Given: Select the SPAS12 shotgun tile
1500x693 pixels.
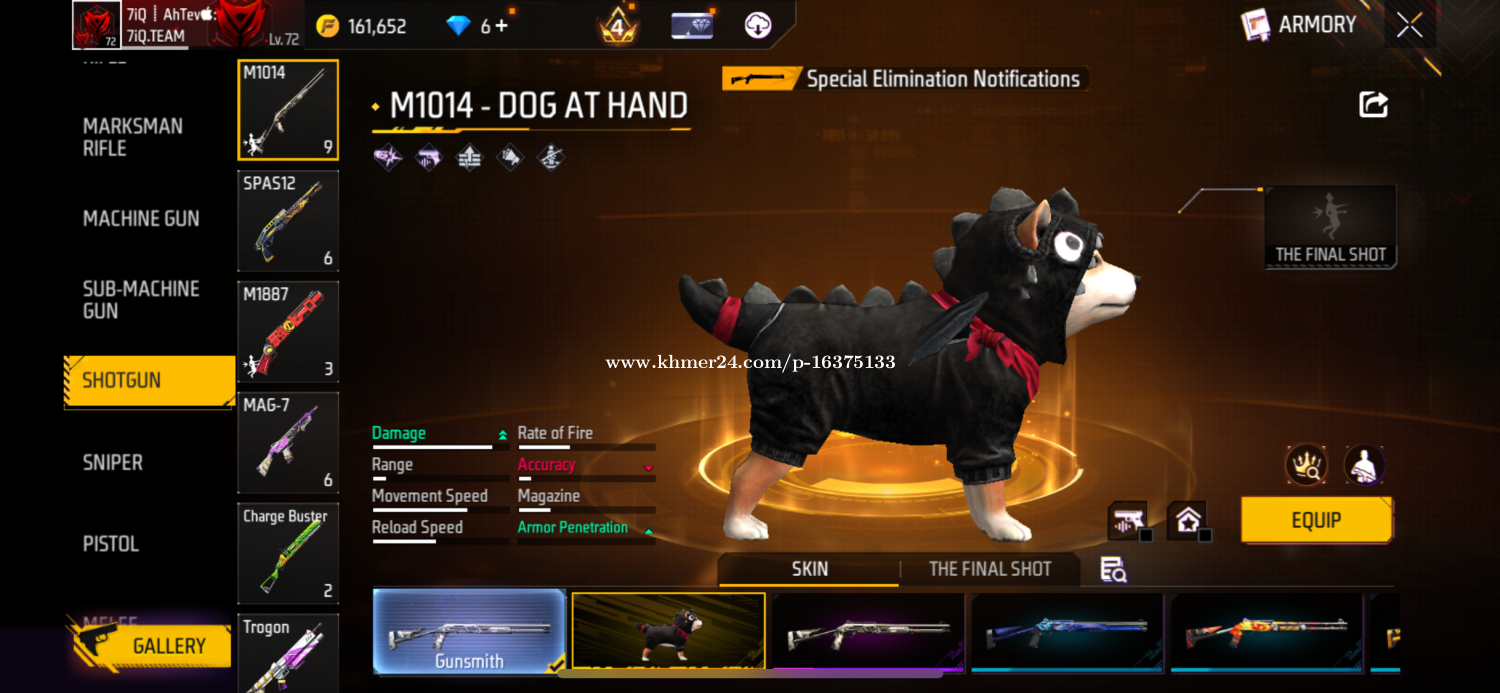Looking at the screenshot, I should click(288, 221).
